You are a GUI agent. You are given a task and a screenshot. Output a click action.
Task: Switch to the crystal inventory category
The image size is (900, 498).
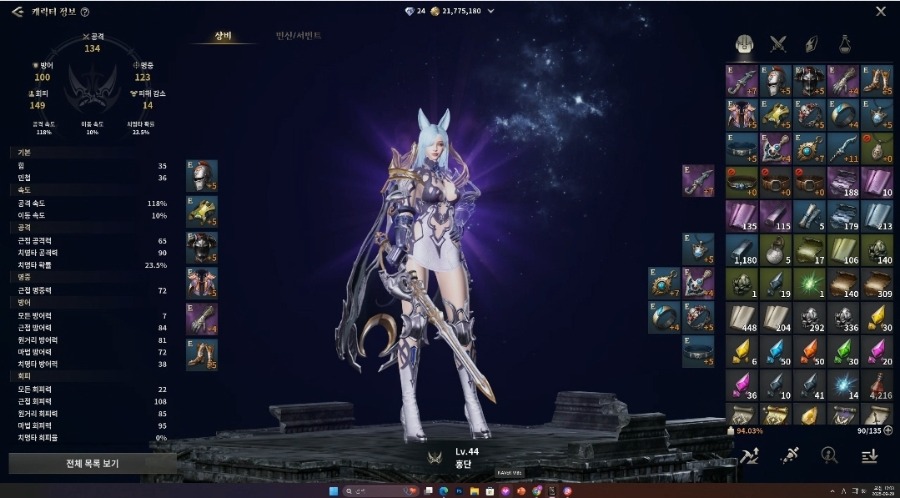[812, 43]
